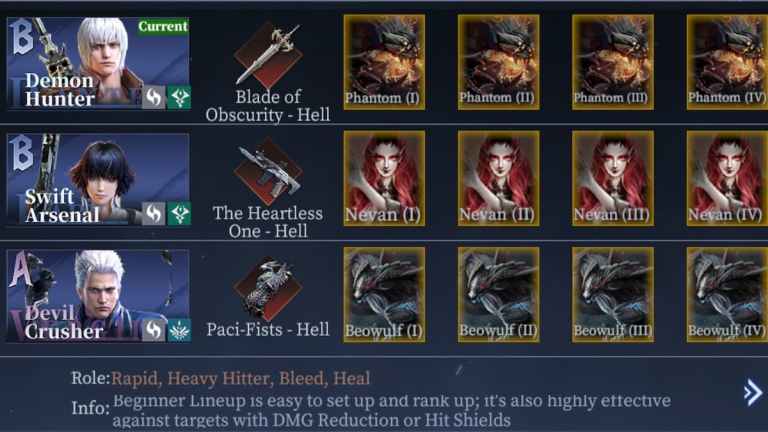This screenshot has height=432, width=768.
Task: Select the Nevan (I) card
Action: (384, 179)
